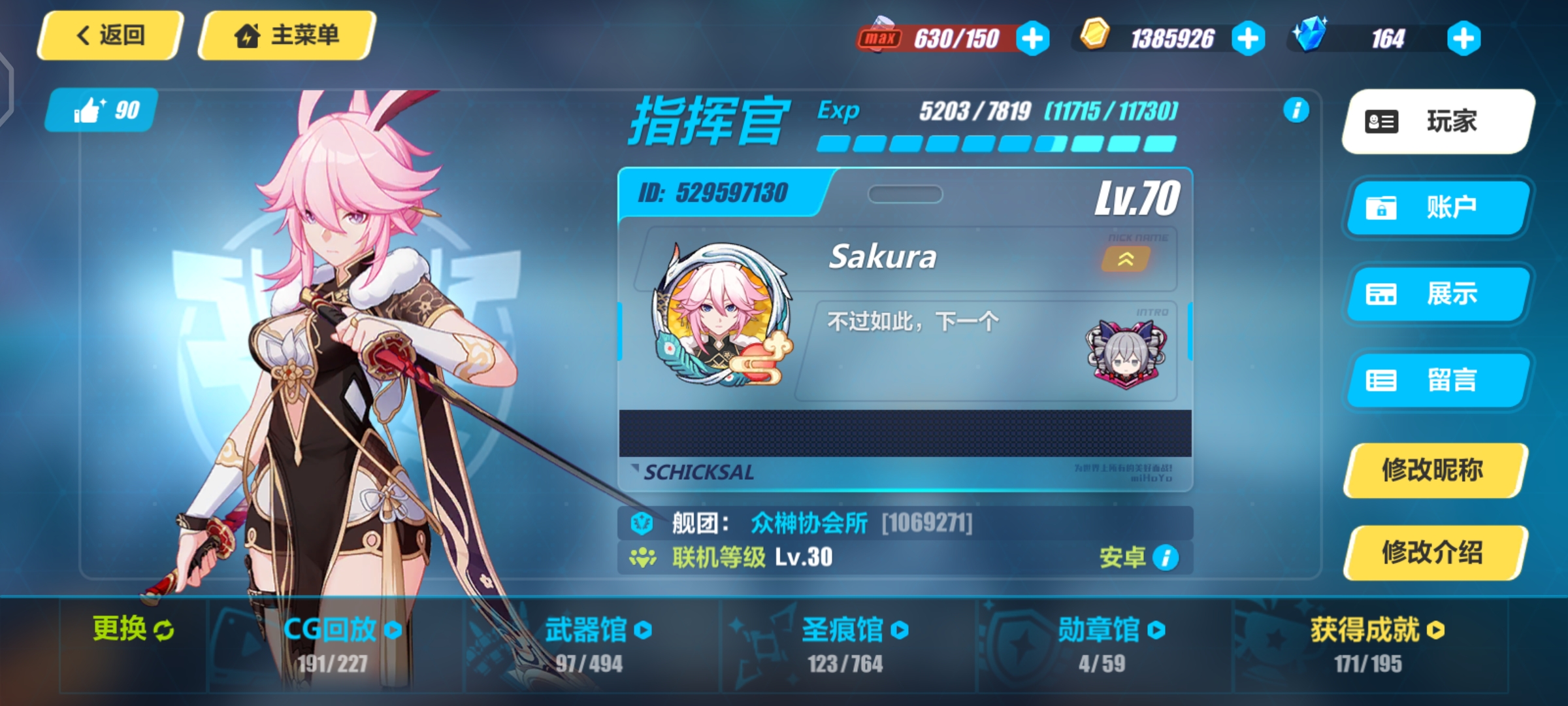Click the armada shield icon beside 舰团
The image size is (1568, 706).
pos(644,522)
